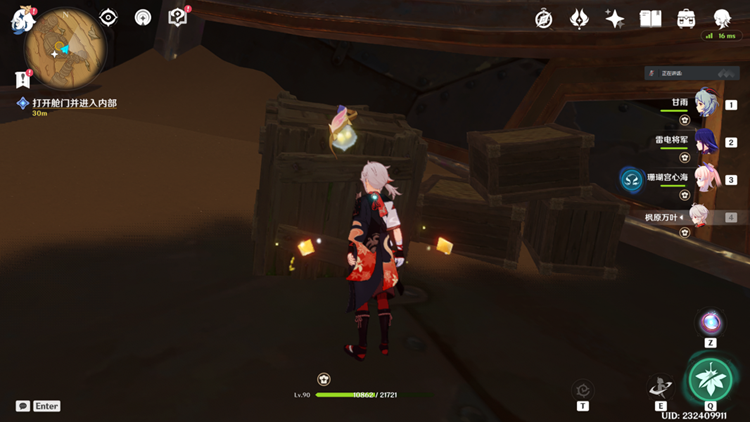The width and height of the screenshot is (750, 422).
Task: Open the quest book icon with question mark
Action: point(178,17)
